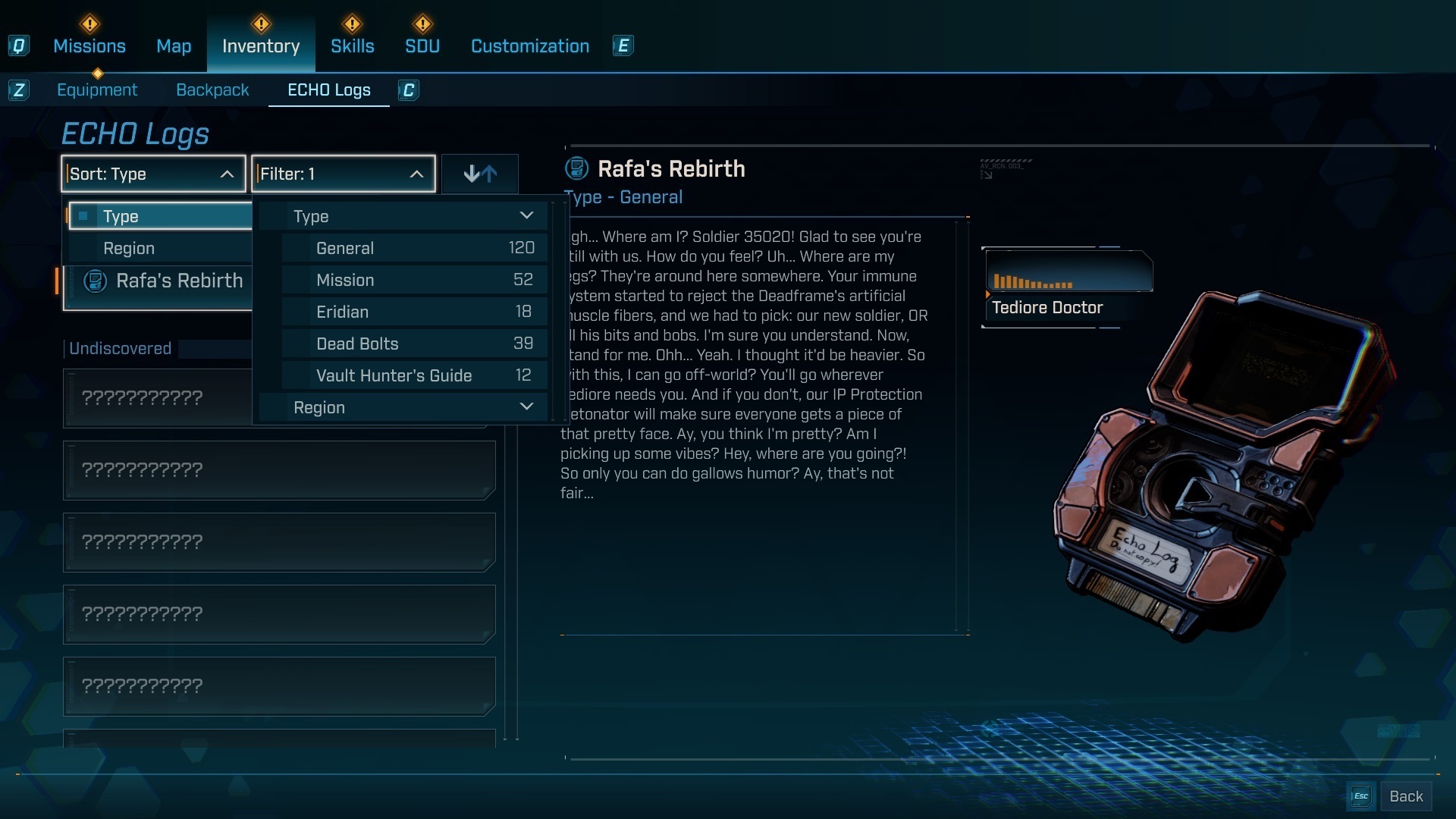Switch to the Customization tab
This screenshot has width=1456, height=819.
point(530,46)
